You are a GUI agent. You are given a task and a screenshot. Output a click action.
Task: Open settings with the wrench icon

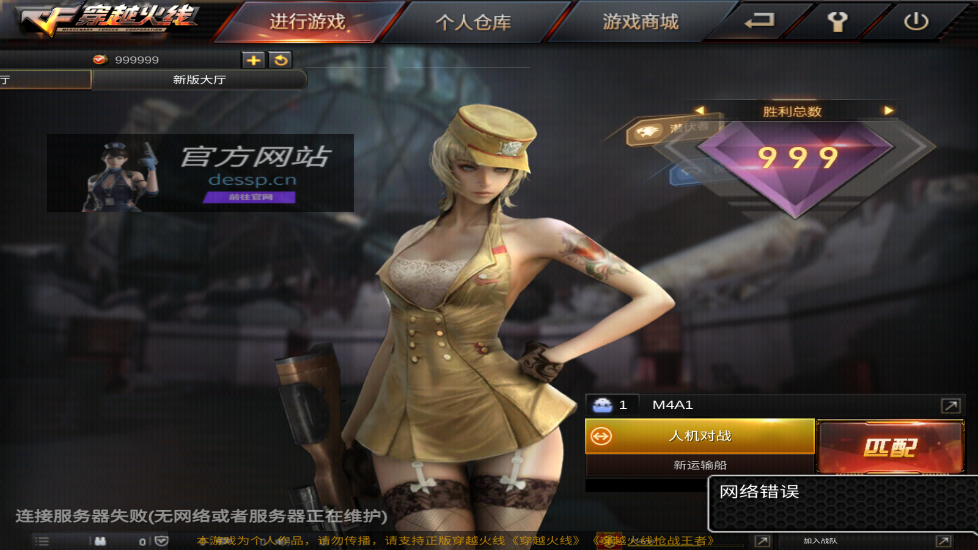[x=837, y=21]
